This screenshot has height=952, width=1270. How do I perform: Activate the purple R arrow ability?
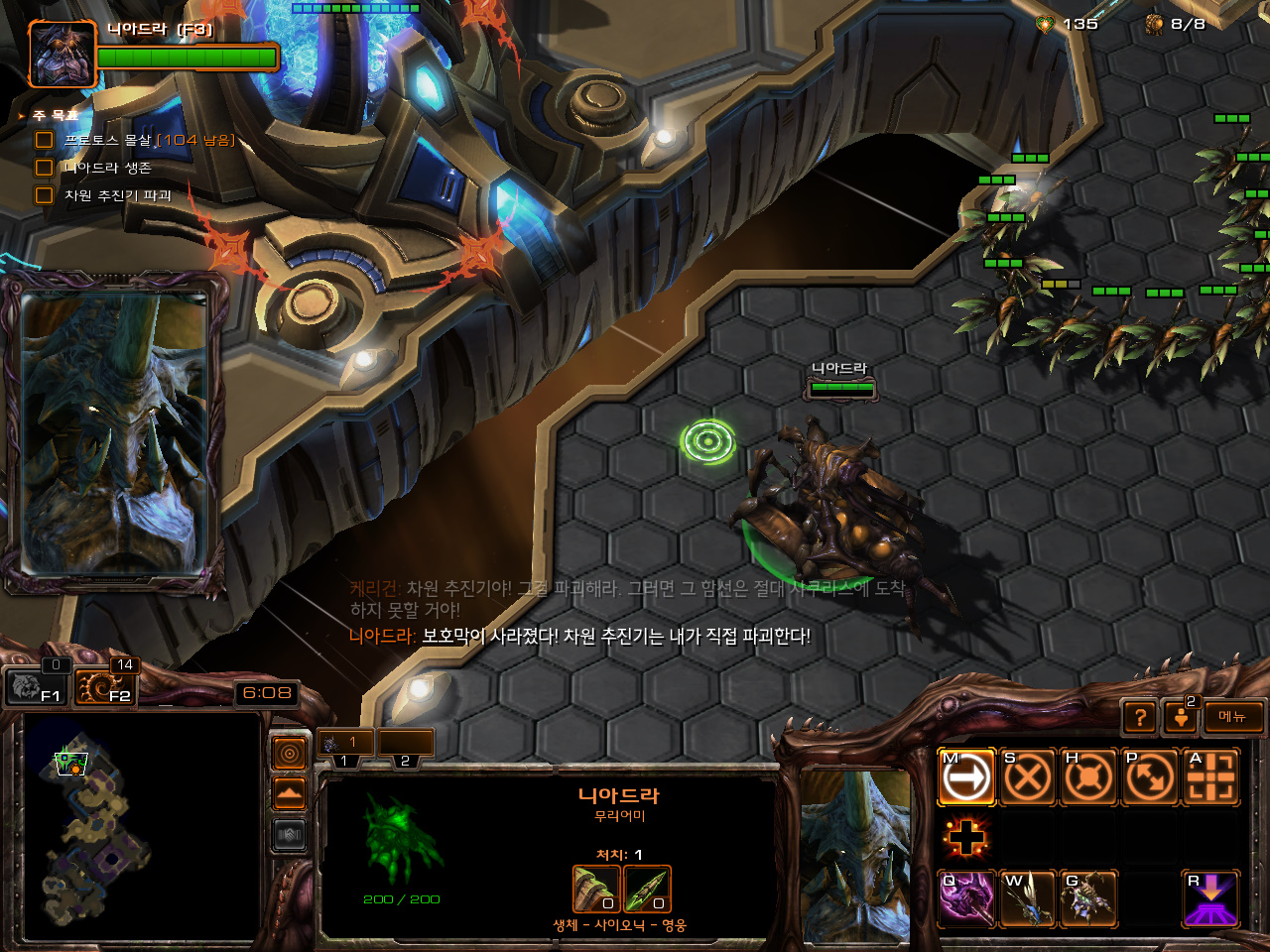(1210, 898)
